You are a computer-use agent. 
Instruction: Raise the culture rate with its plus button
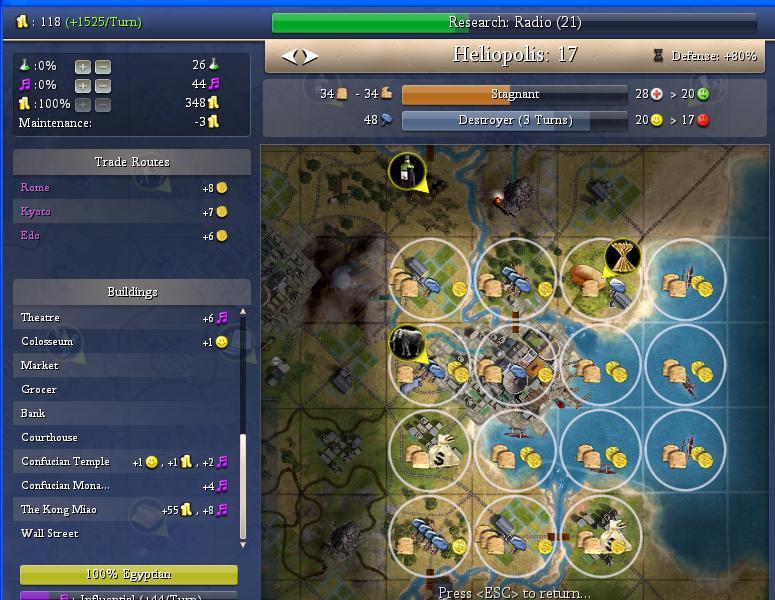tap(82, 86)
